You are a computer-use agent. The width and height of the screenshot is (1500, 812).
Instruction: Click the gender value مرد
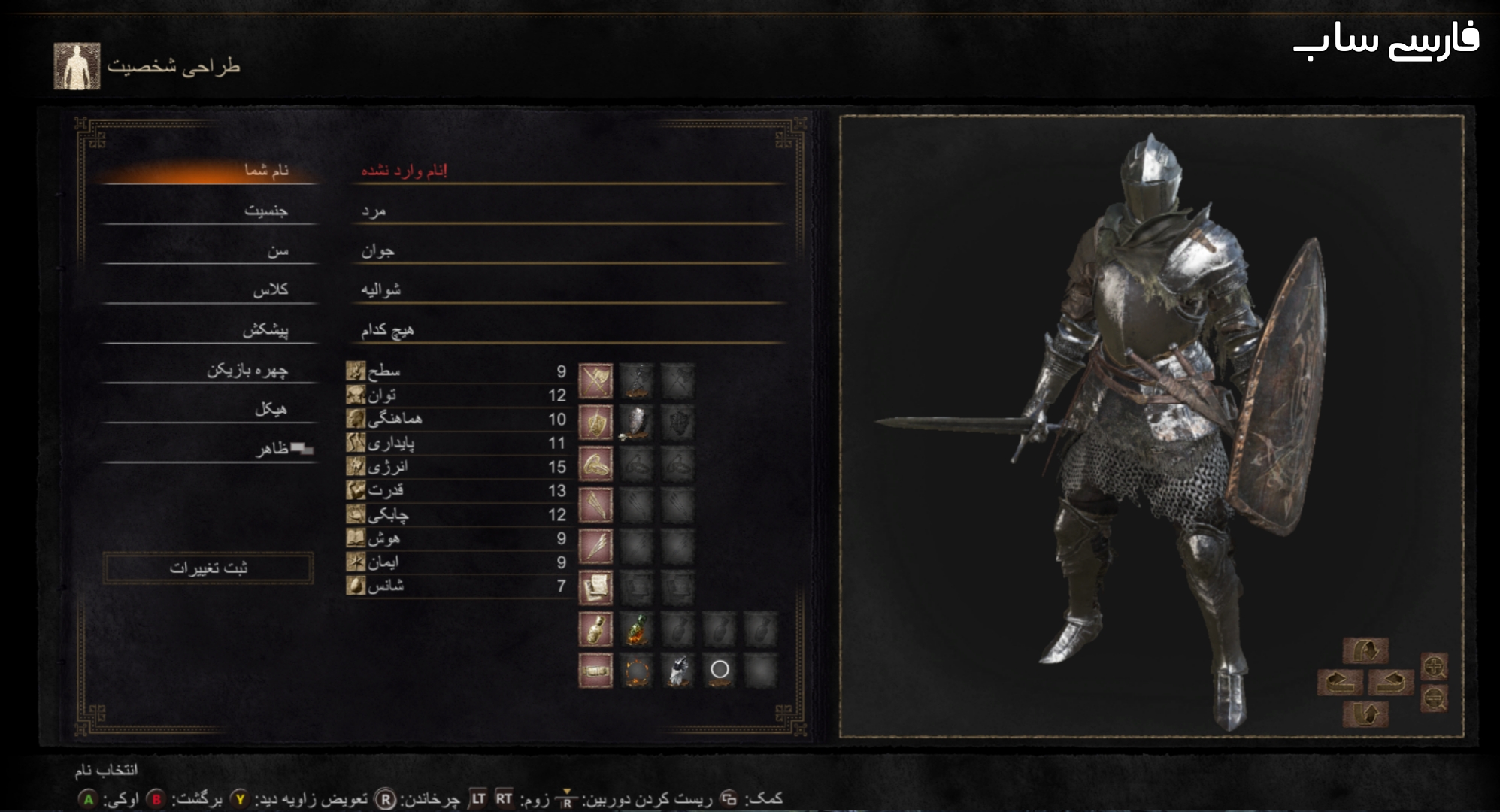click(x=374, y=211)
